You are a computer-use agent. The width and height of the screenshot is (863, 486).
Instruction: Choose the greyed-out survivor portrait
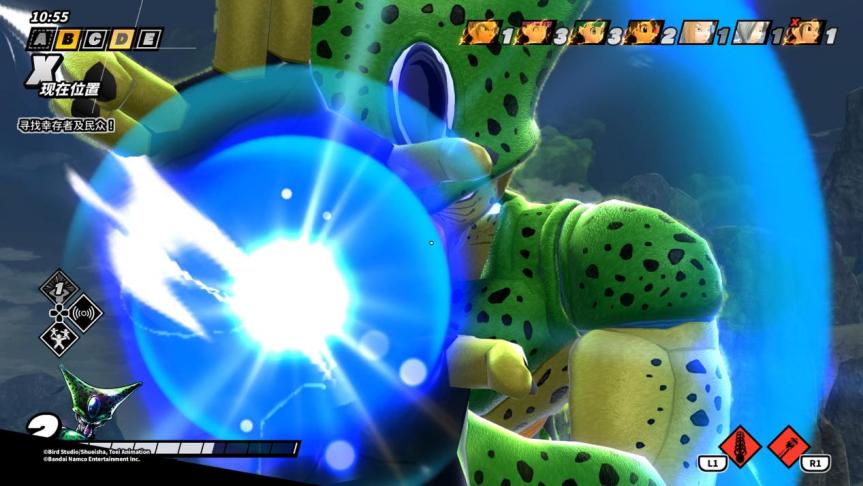pyautogui.click(x=749, y=34)
